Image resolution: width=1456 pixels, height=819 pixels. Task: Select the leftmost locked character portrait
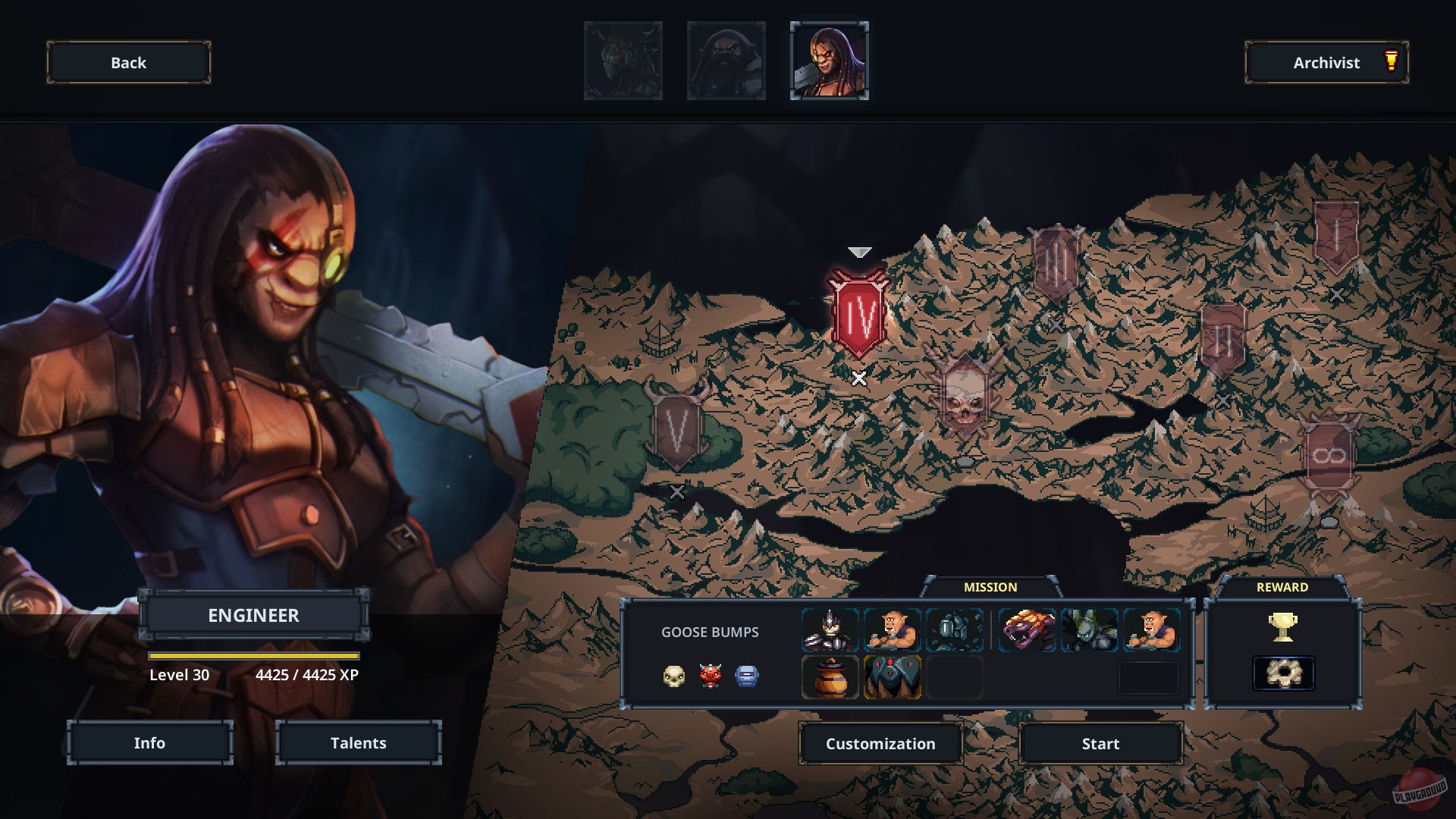(x=623, y=61)
